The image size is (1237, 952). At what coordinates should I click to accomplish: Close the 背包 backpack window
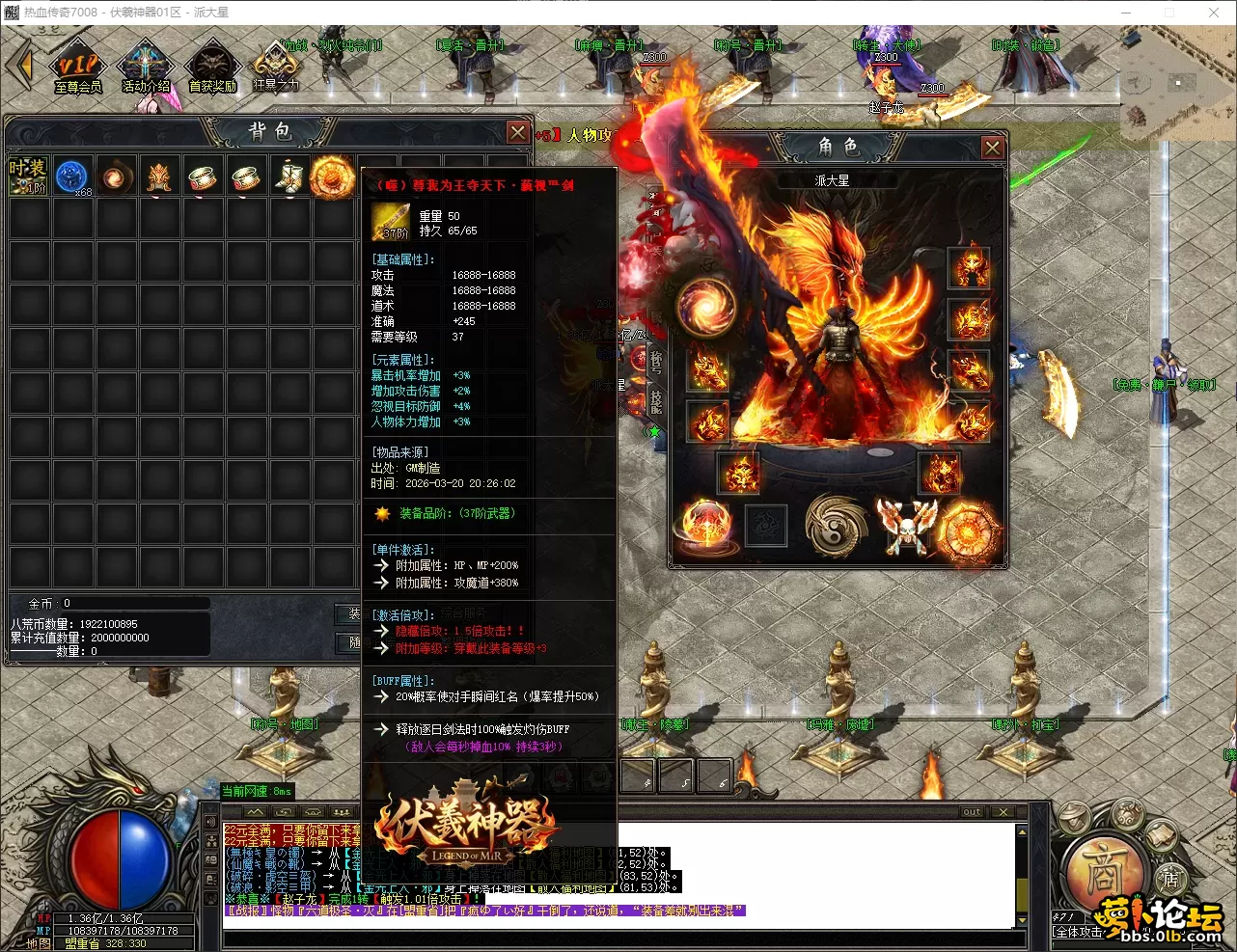pos(518,132)
